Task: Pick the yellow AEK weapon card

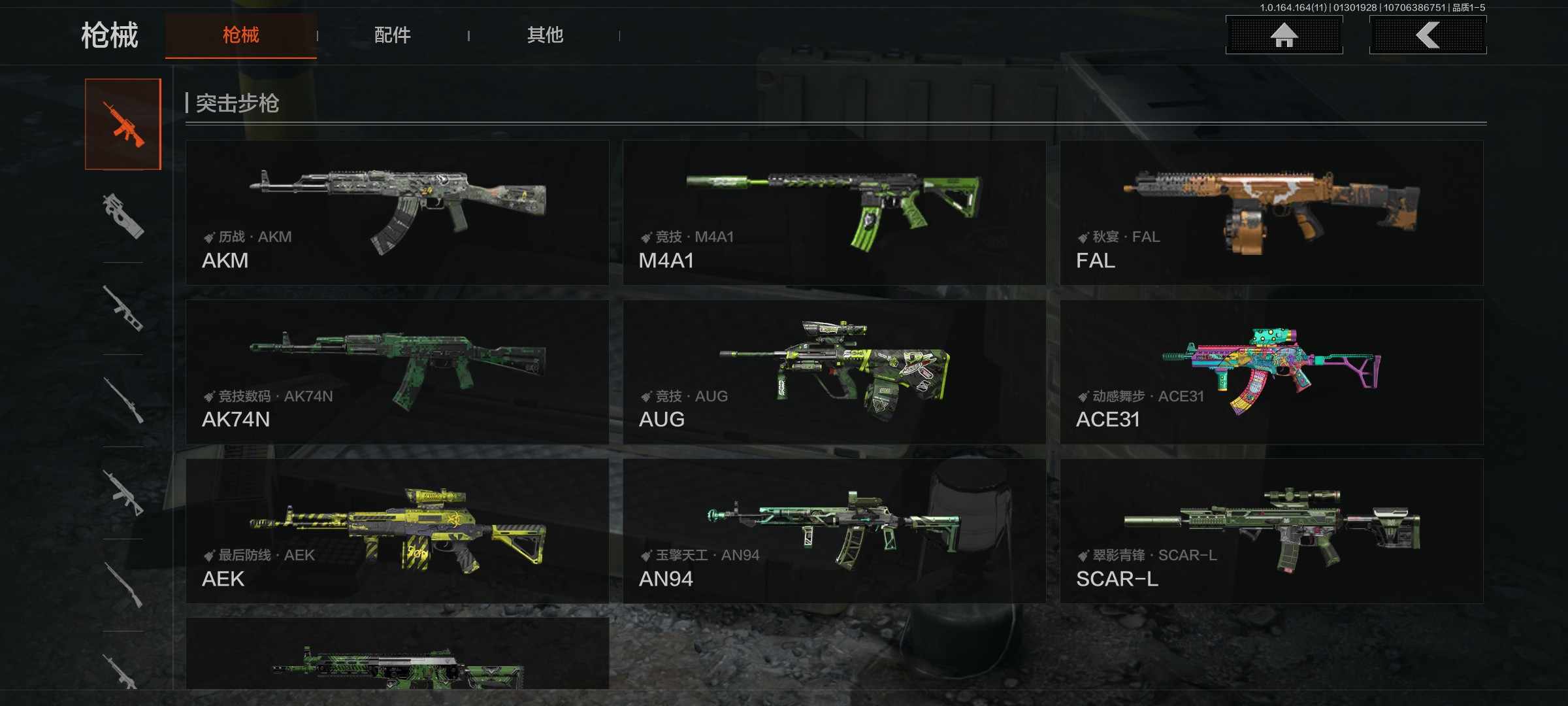Action: [397, 531]
